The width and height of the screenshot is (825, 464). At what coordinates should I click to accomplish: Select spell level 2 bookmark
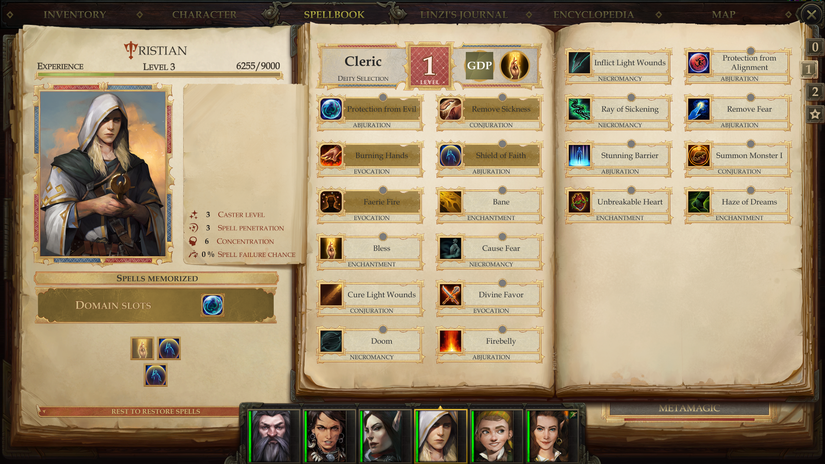815,92
